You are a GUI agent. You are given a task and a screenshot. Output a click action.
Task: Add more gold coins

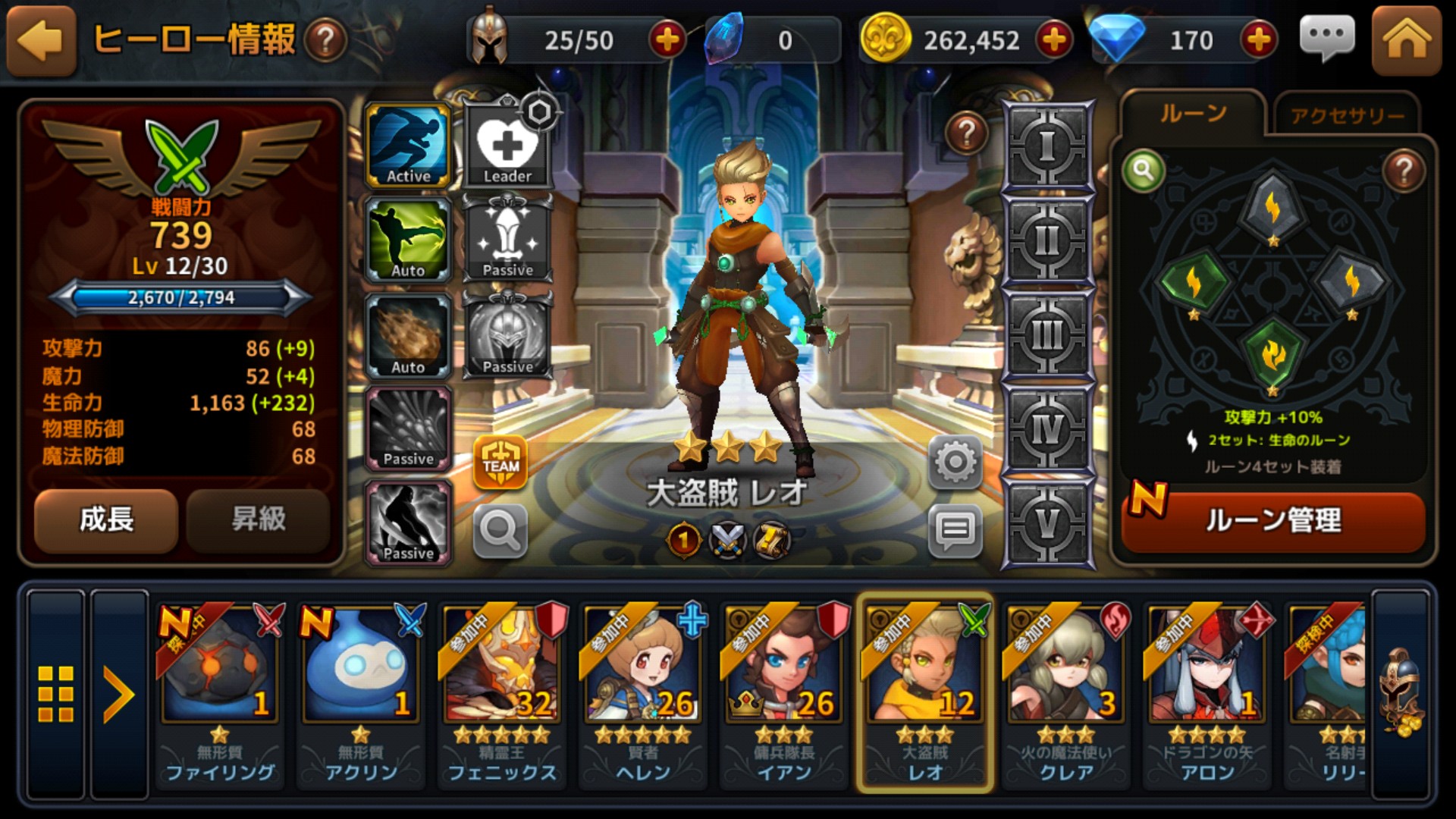[x=1054, y=40]
